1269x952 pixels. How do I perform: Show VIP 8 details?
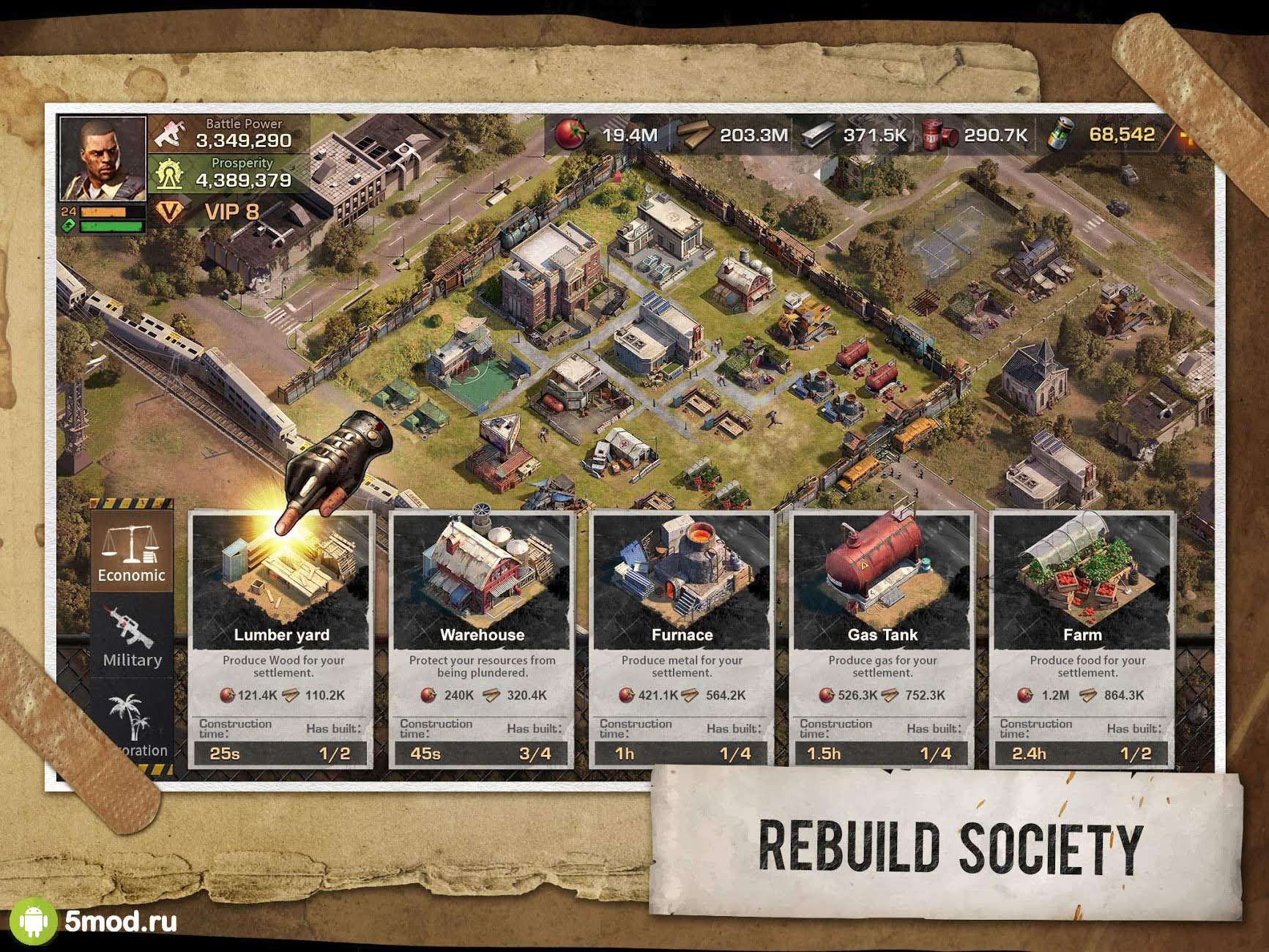212,212
